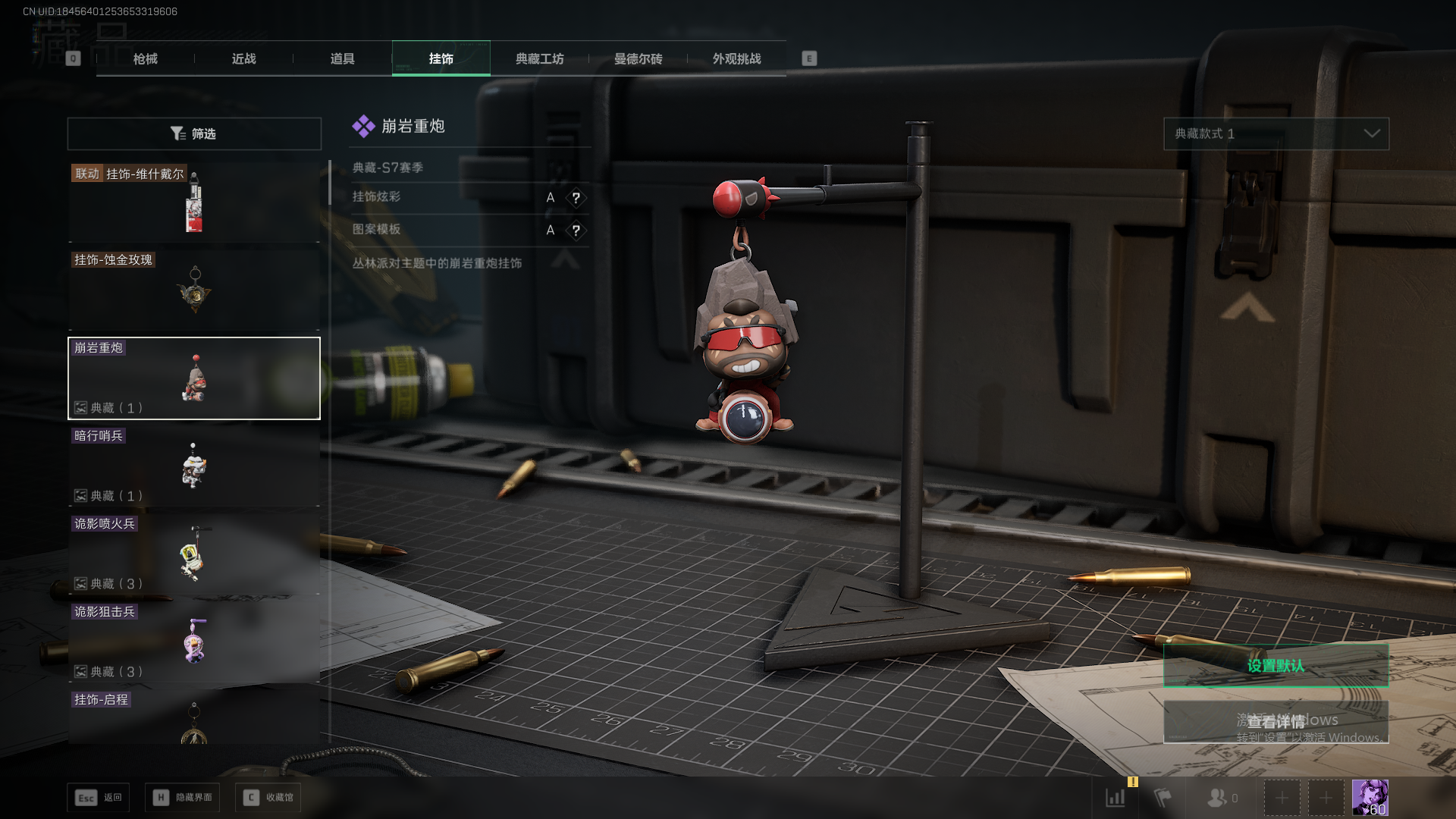
Task: Open the 曼德尔砖 tab
Action: (x=638, y=58)
